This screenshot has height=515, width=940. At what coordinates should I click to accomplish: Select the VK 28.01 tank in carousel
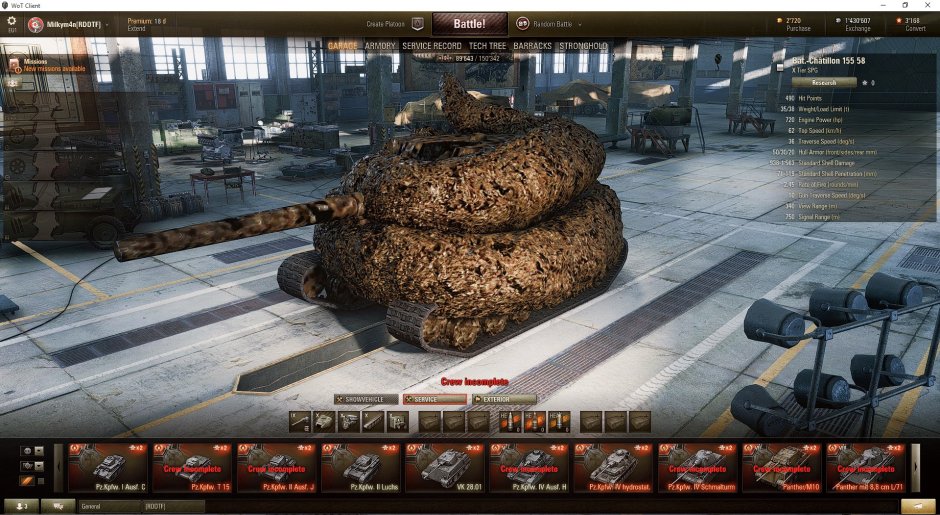[444, 468]
